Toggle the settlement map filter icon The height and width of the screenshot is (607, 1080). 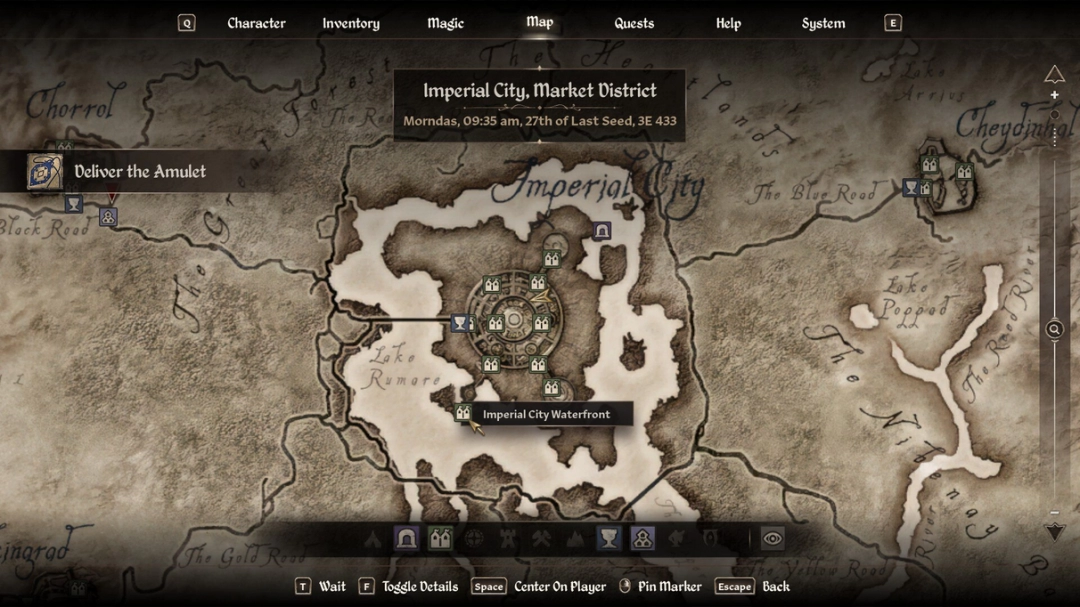642,539
